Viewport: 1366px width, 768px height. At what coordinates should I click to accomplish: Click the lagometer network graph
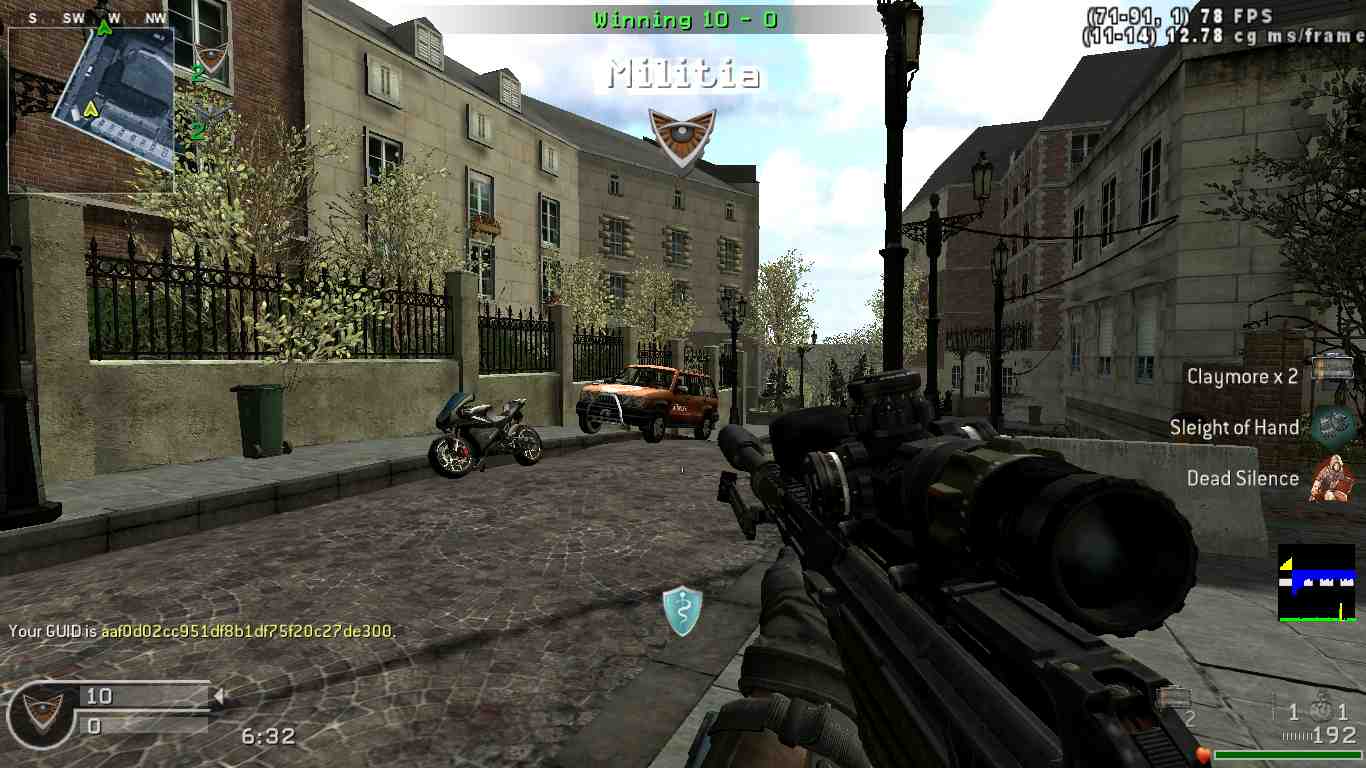[1317, 582]
